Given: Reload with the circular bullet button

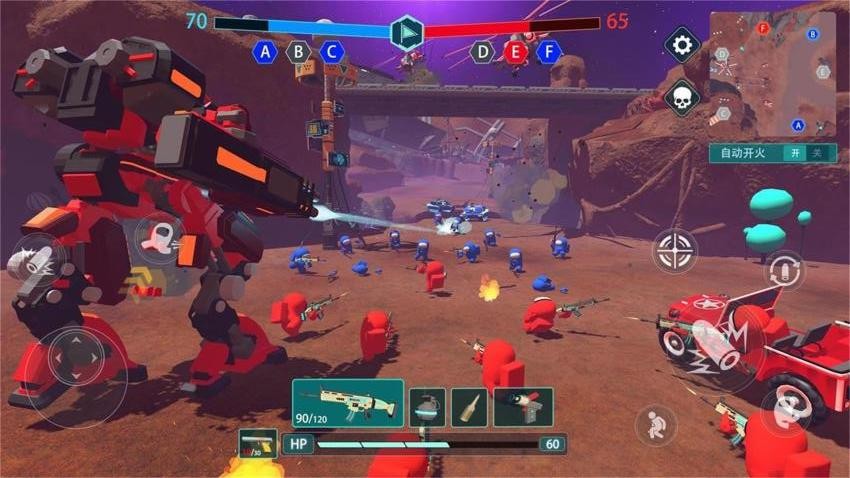Looking at the screenshot, I should pos(784,271).
